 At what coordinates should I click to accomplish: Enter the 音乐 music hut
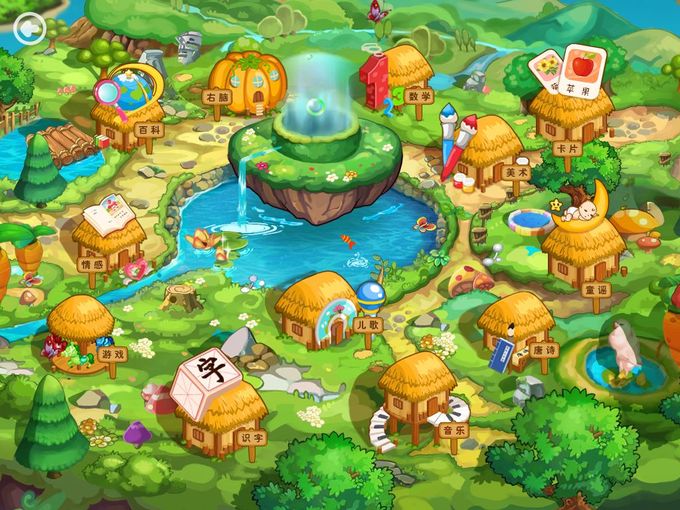(x=418, y=388)
